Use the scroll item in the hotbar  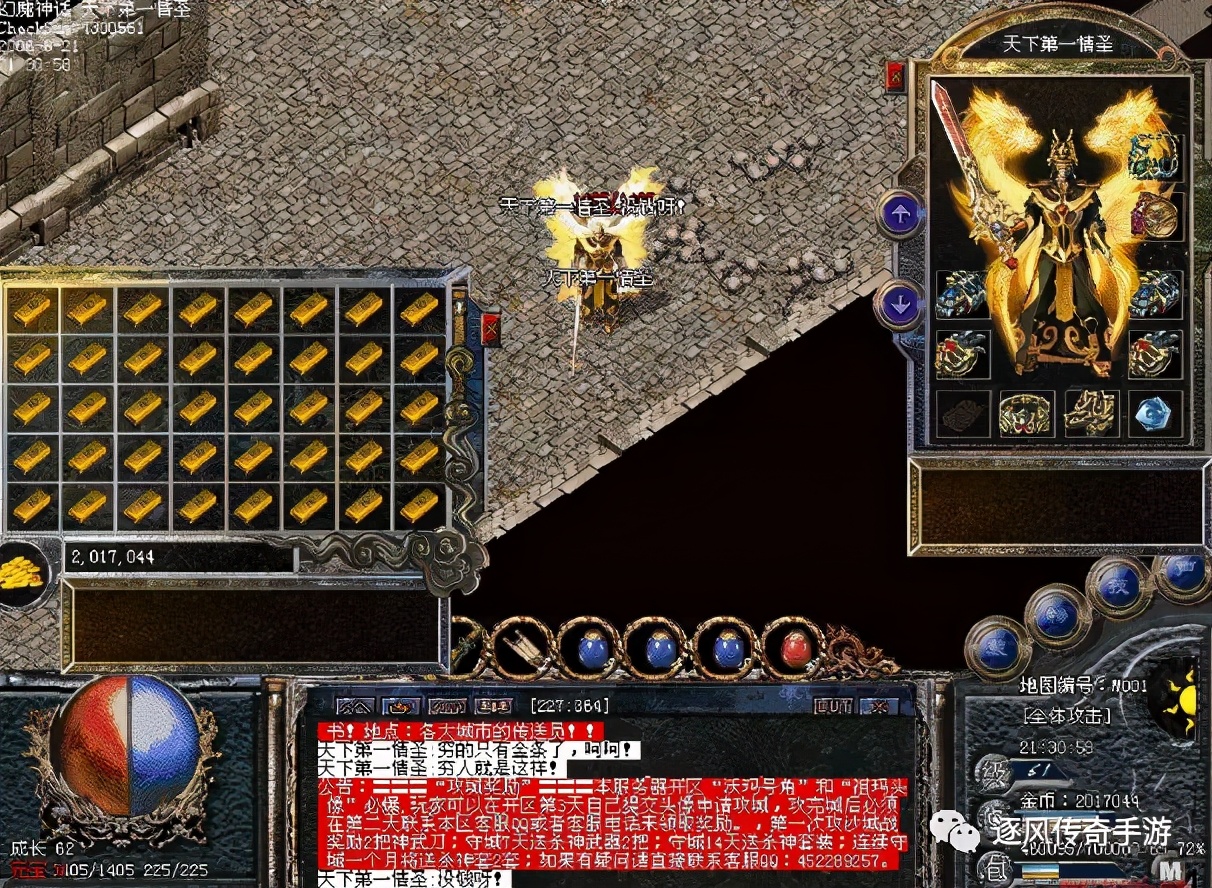pos(521,650)
